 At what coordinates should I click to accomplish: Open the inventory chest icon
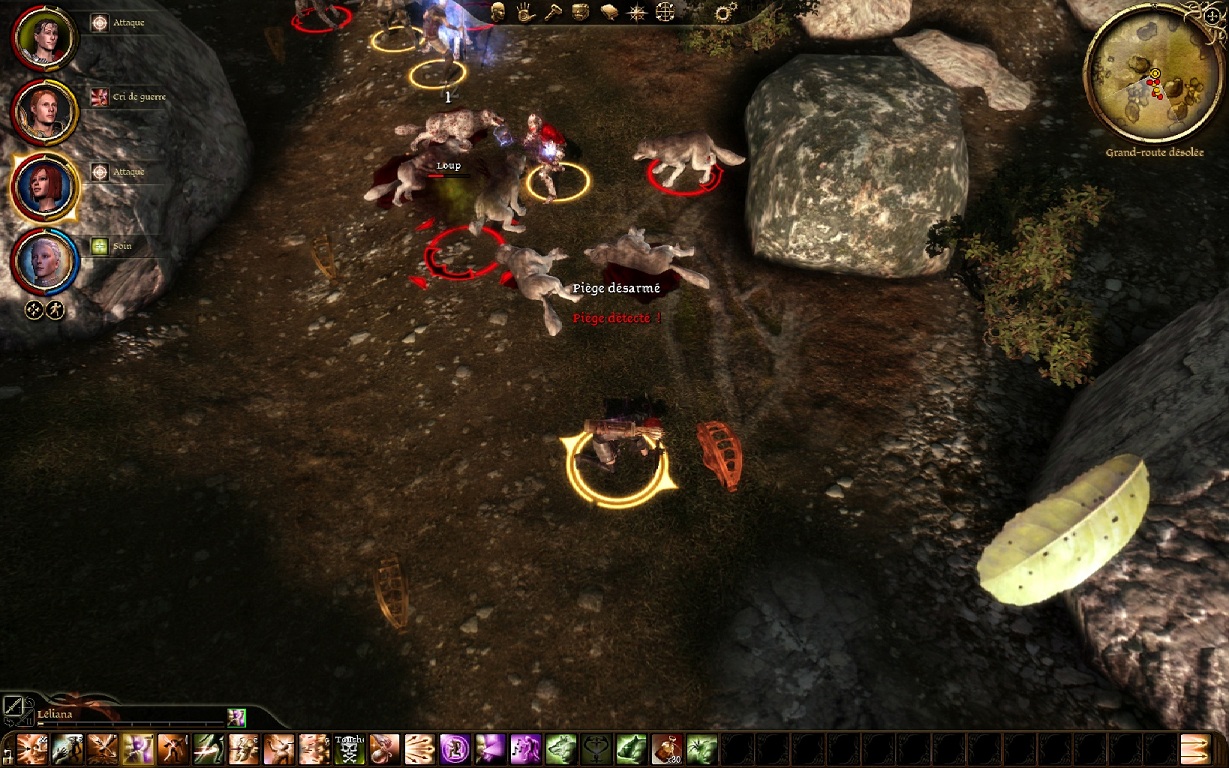point(580,12)
